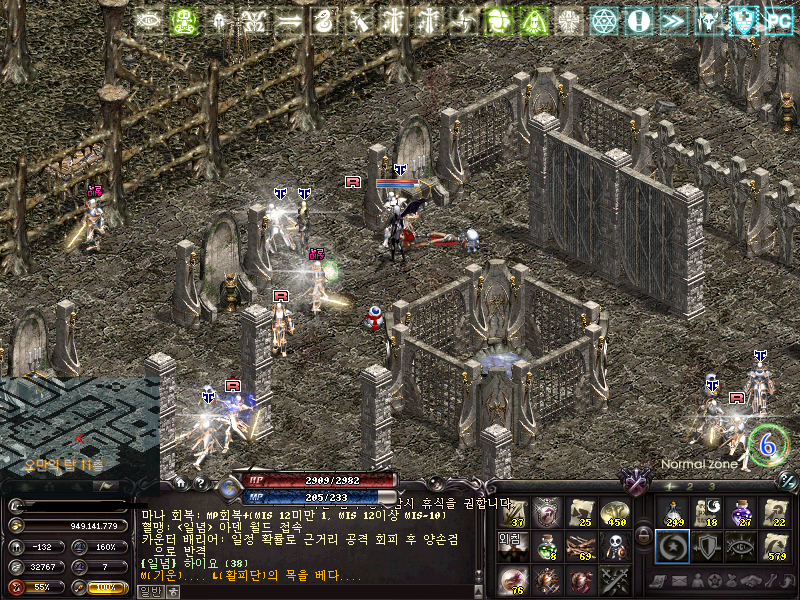Open the question mark help button
This screenshot has width=800, height=600.
[201, 482]
